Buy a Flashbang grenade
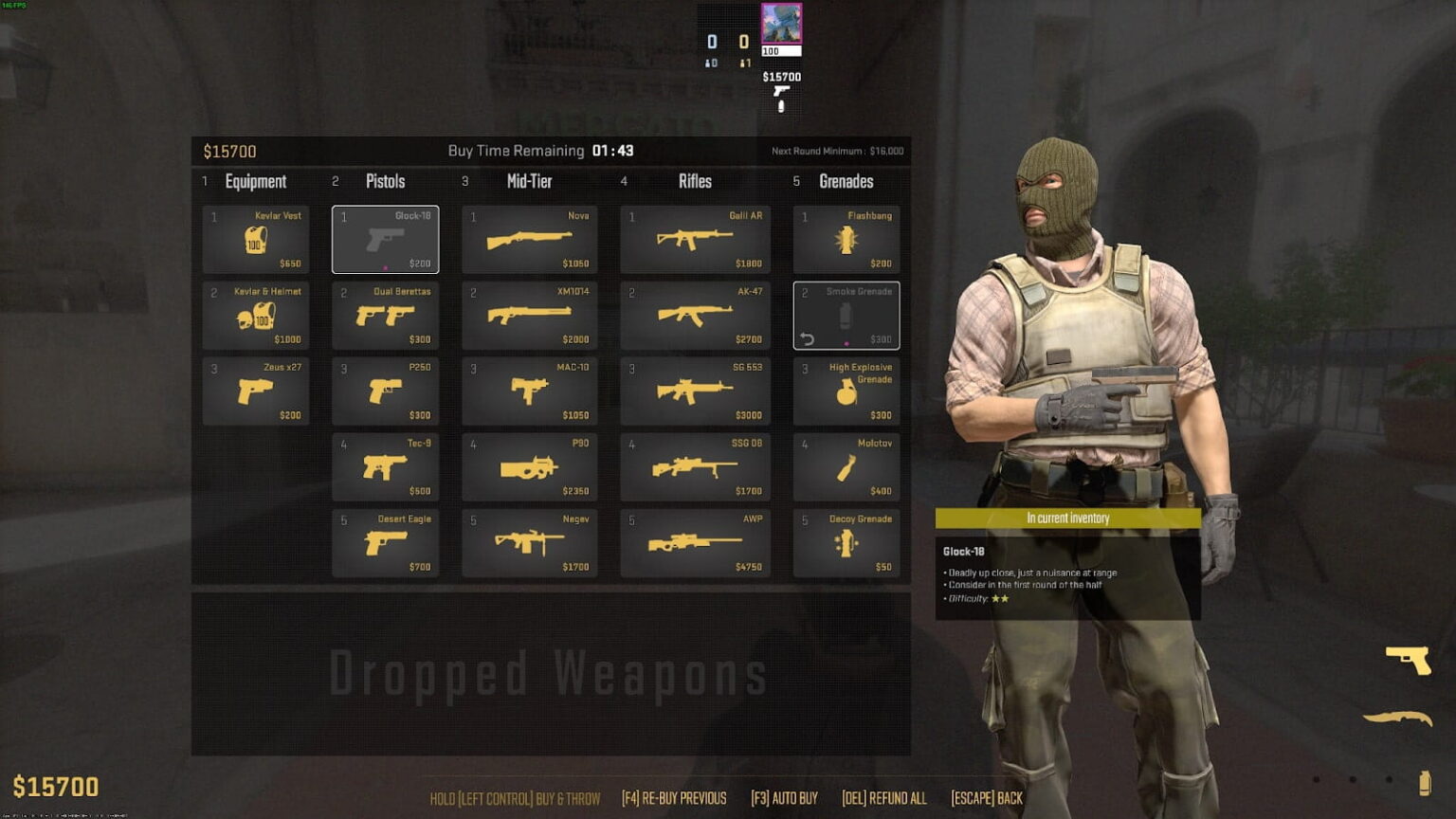The height and width of the screenshot is (819, 1456). coord(846,239)
